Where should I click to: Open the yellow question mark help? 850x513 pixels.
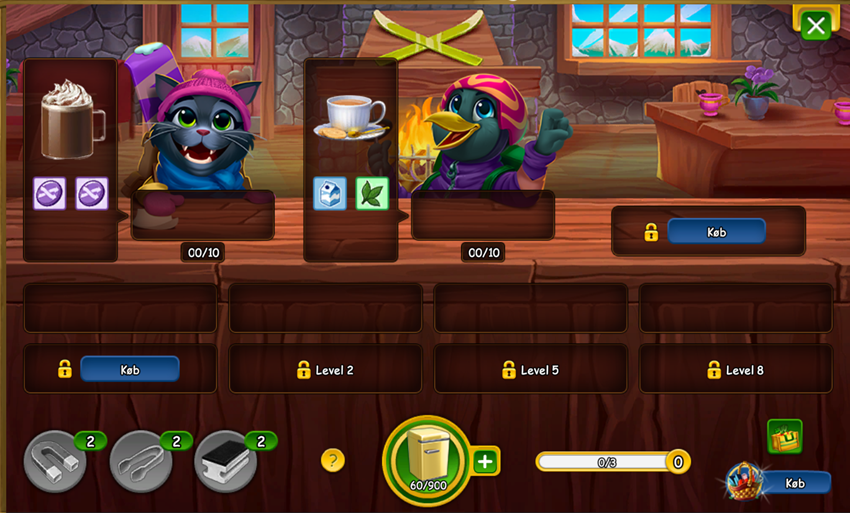coord(333,460)
